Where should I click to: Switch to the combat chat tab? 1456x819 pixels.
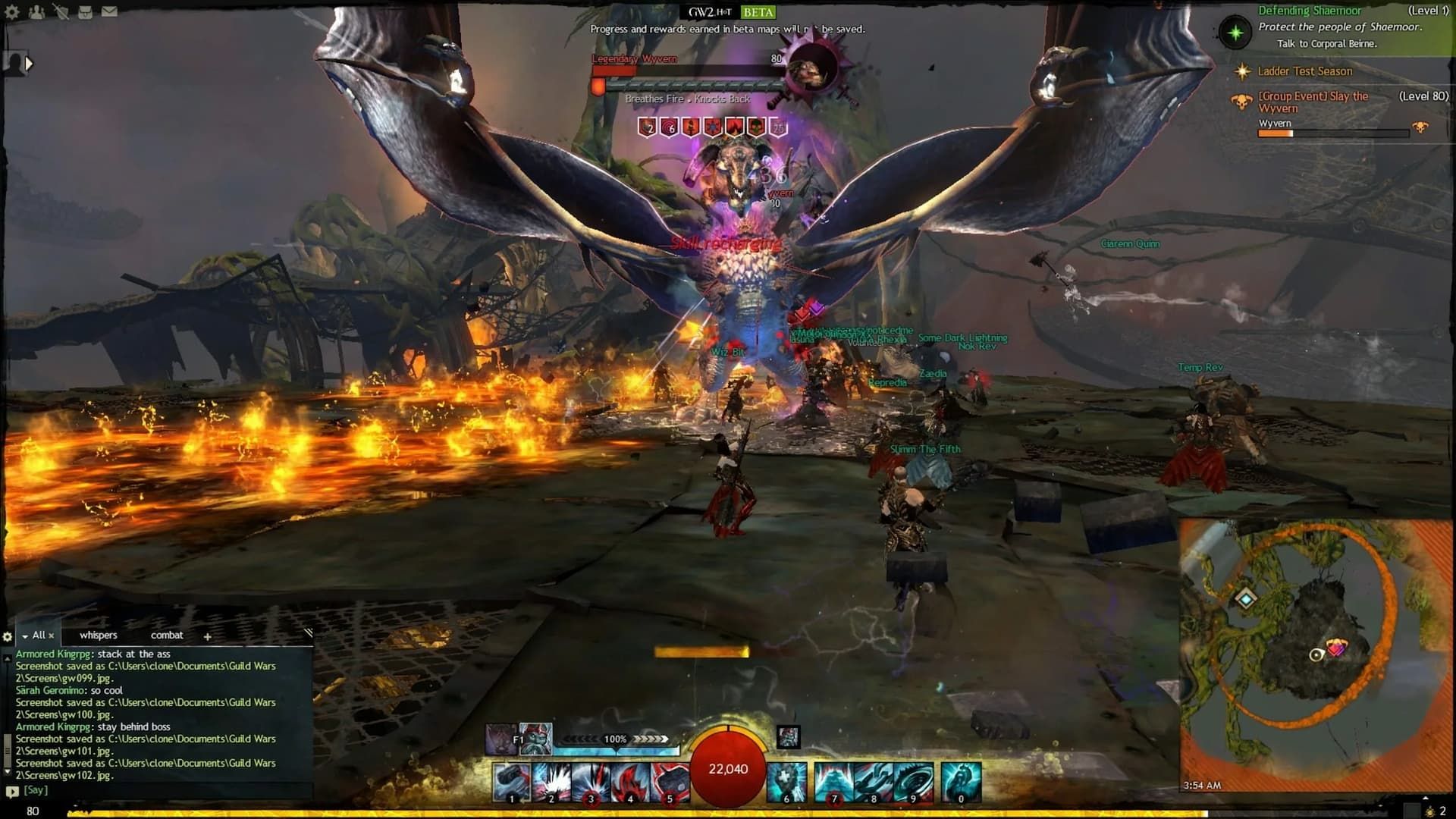pos(167,635)
